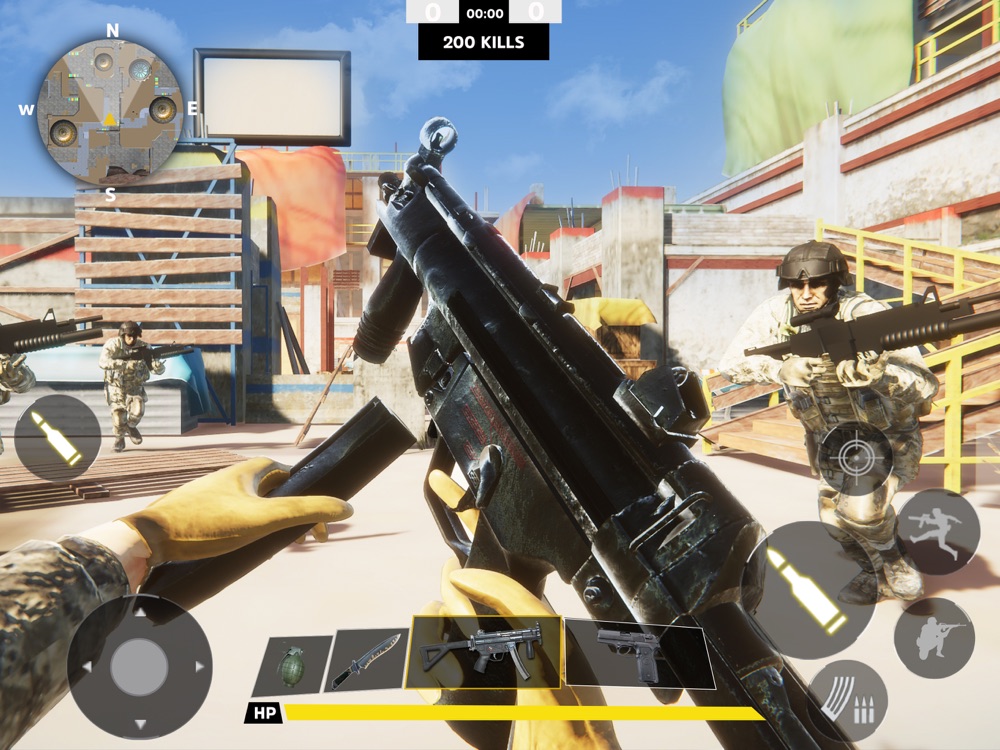Choose the MP5 submachine gun slot
Image resolution: width=1000 pixels, height=750 pixels.
[483, 651]
